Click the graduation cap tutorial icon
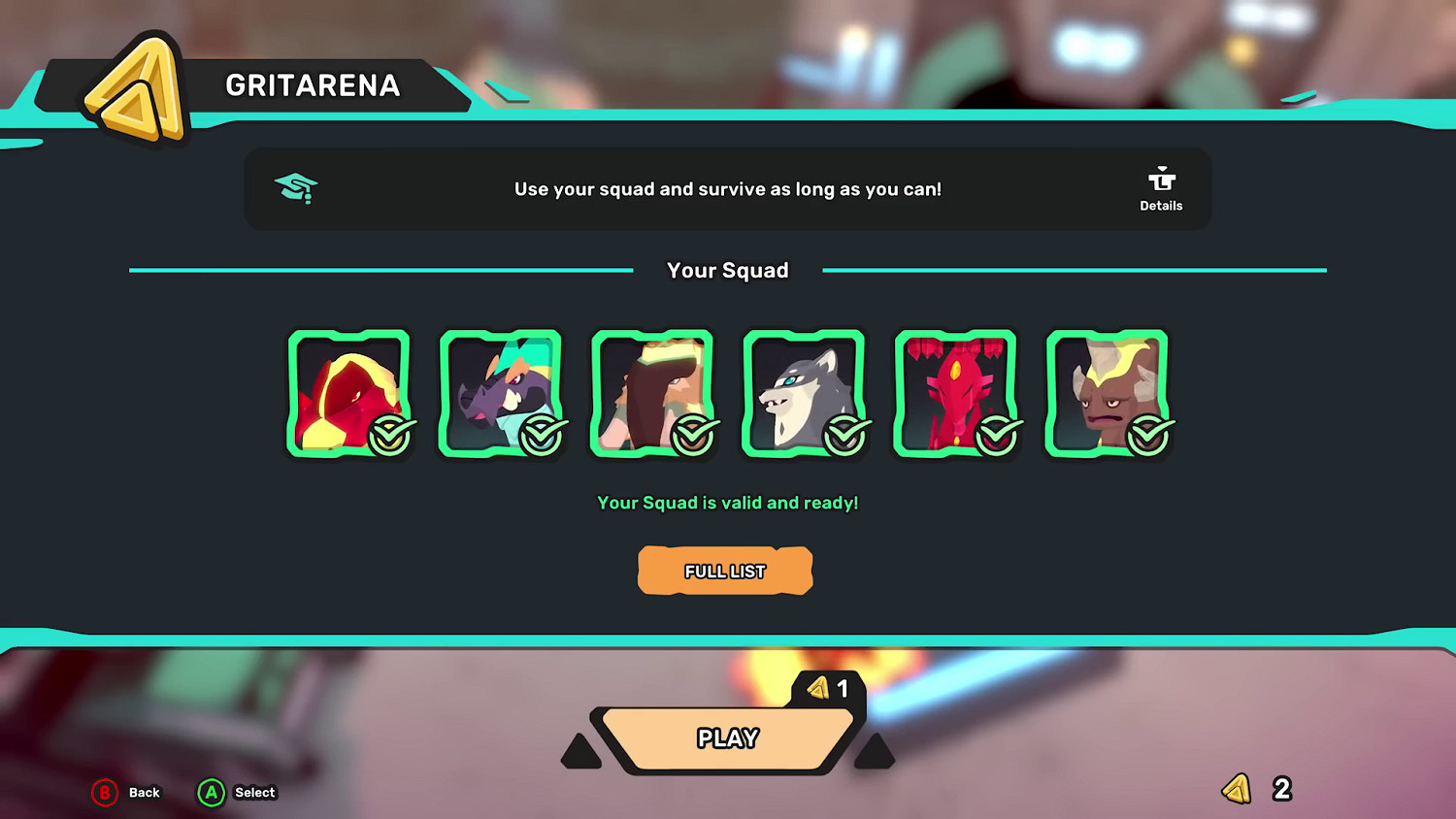The height and width of the screenshot is (819, 1456). 296,187
